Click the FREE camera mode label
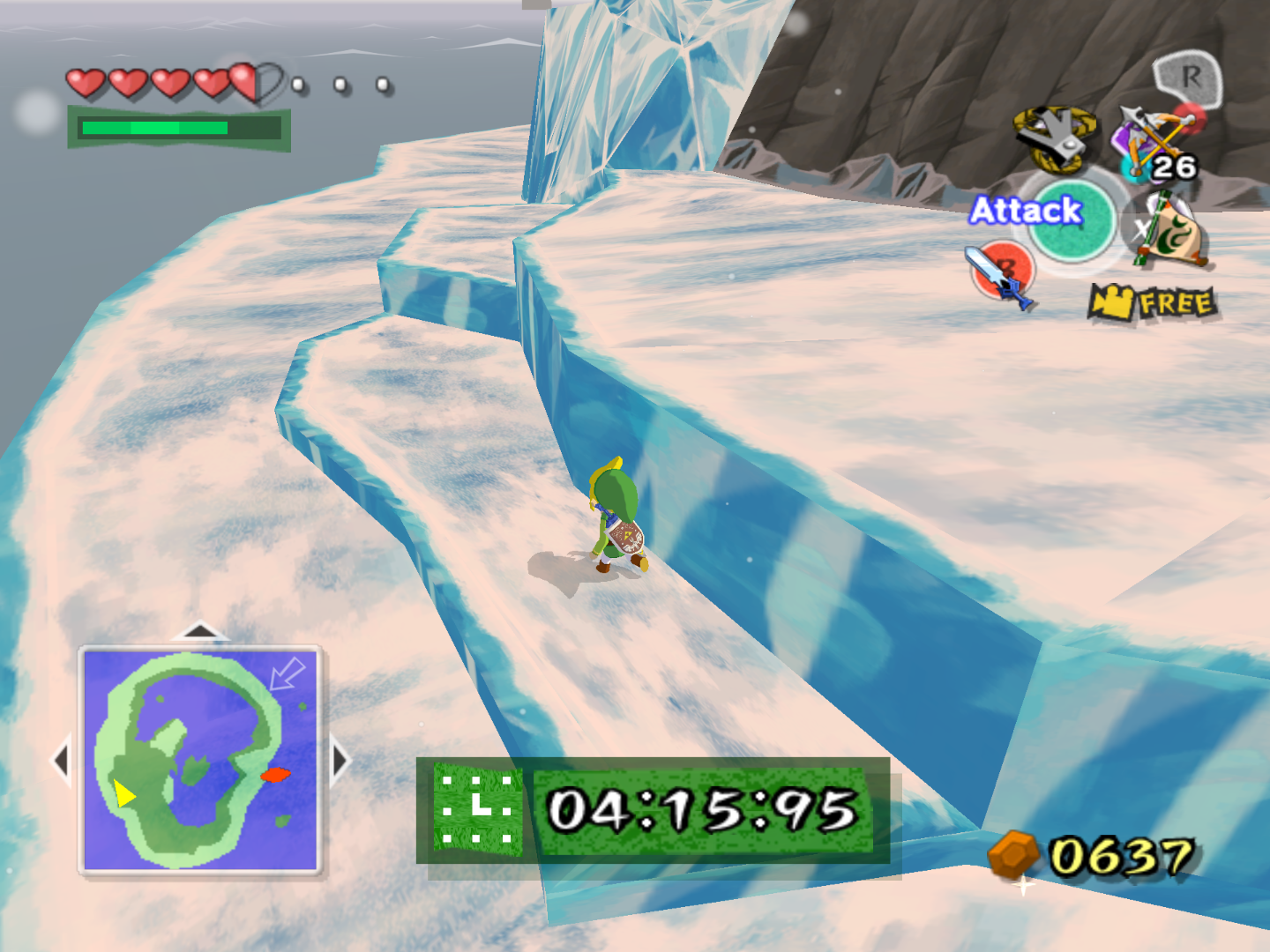Screen dimensions: 1270x952 pos(1173,301)
